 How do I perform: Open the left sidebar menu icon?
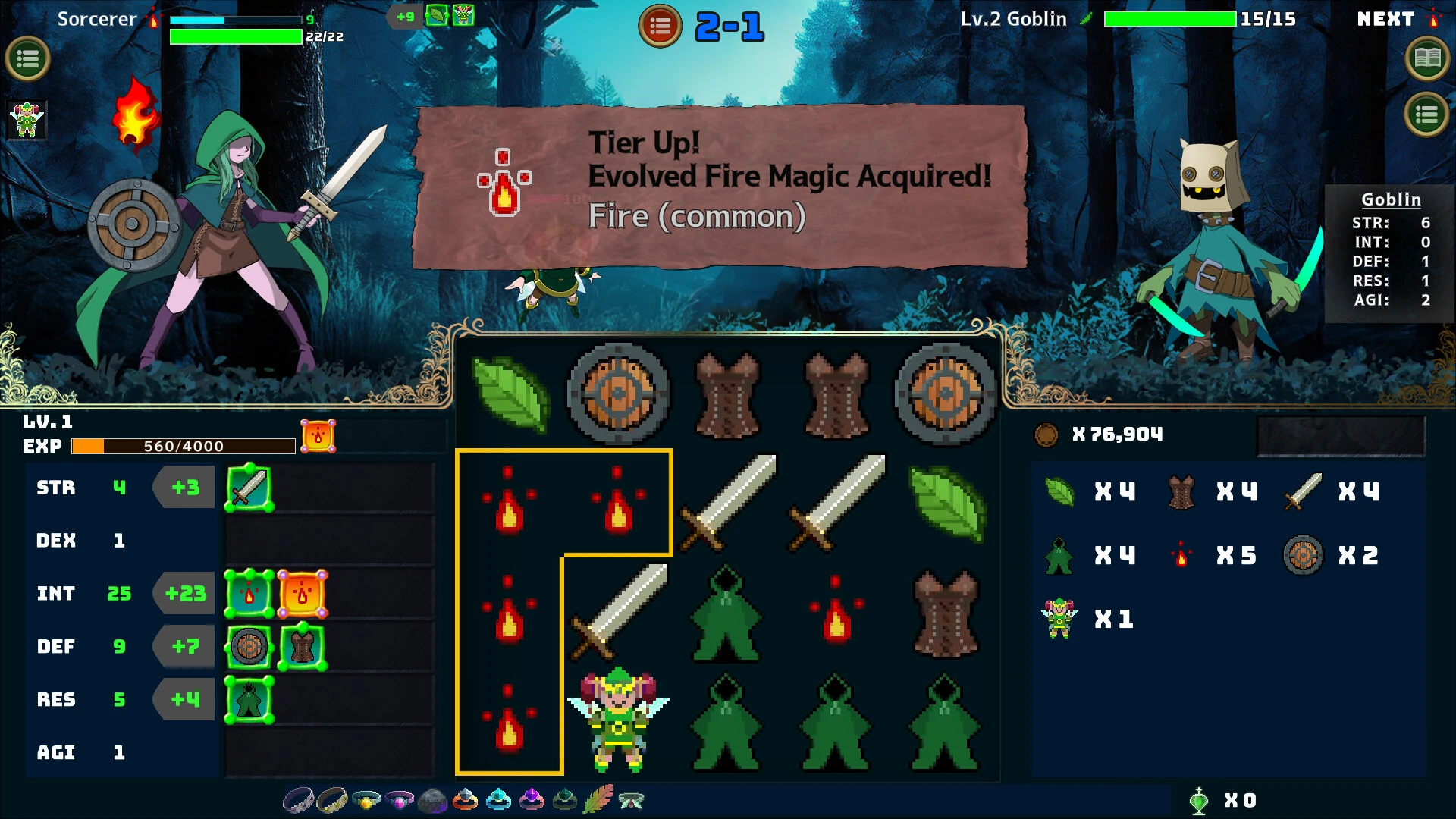(28, 58)
